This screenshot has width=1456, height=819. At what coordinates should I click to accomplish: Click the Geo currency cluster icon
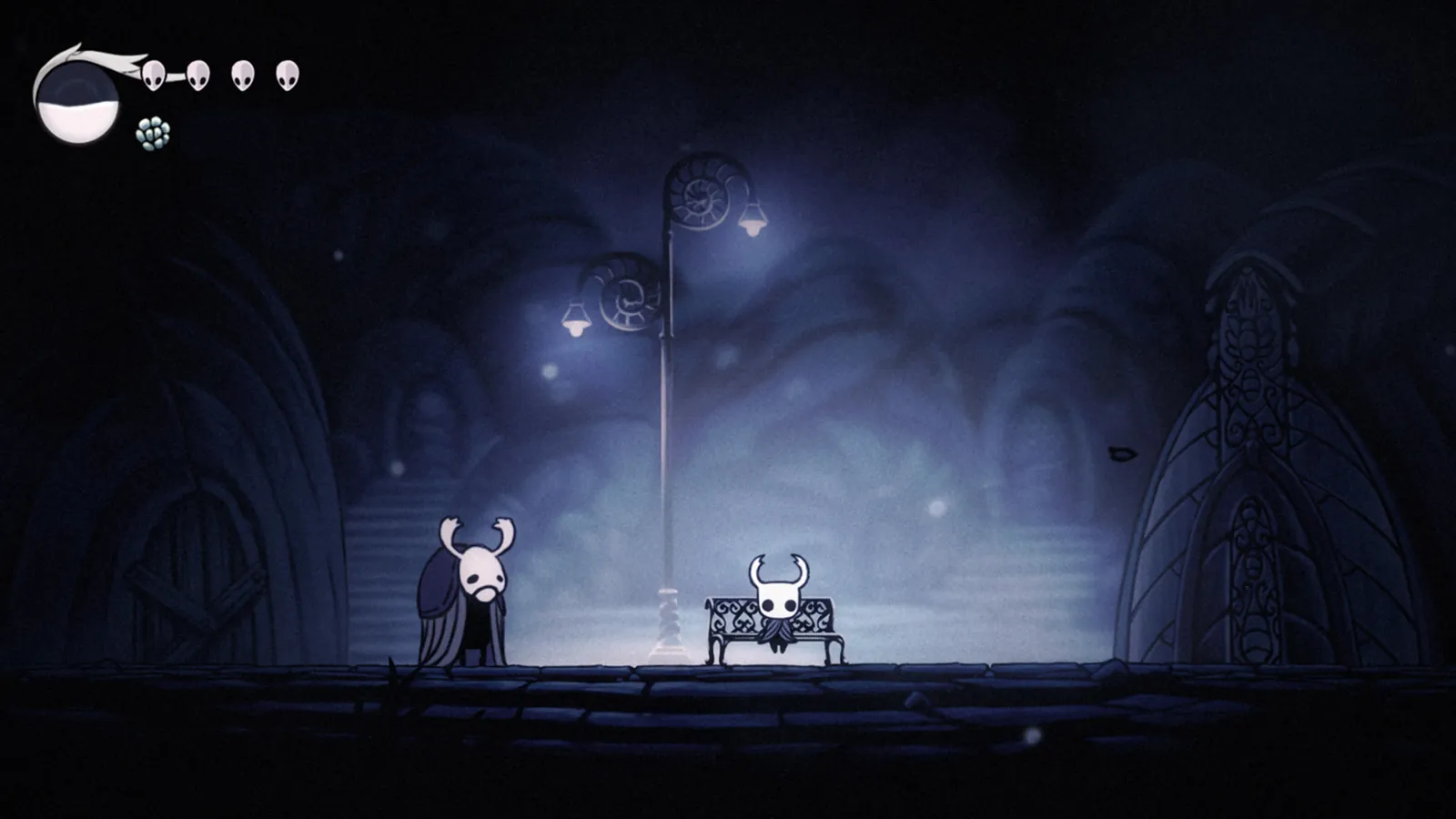tap(153, 133)
